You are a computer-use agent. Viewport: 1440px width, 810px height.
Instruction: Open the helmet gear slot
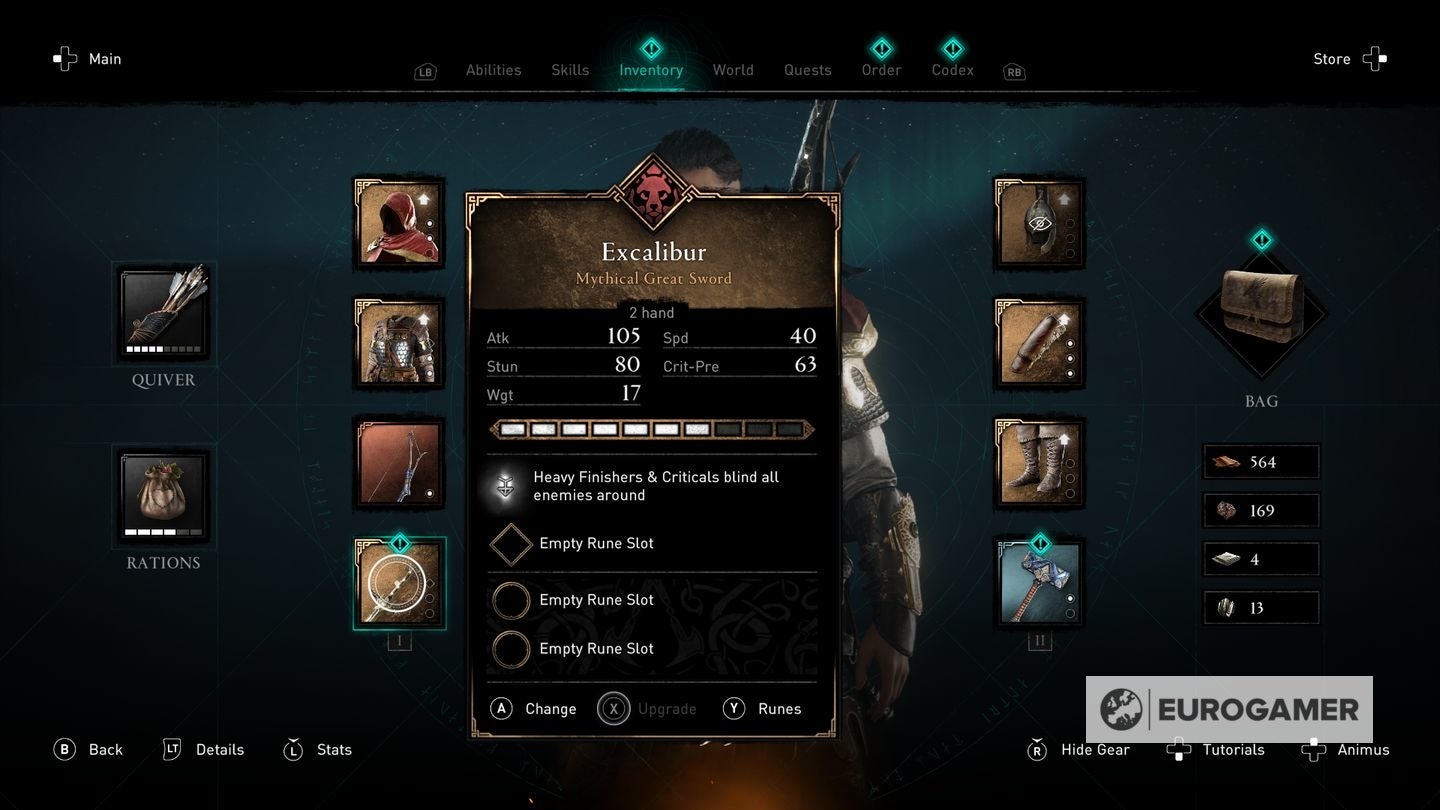pos(1040,222)
